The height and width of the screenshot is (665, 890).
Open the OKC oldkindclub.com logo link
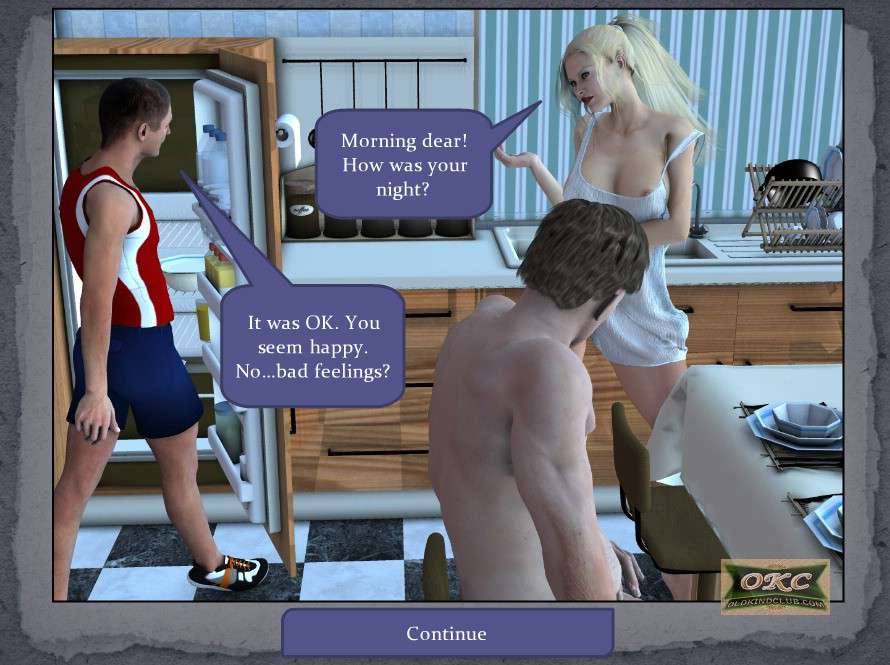tap(774, 586)
